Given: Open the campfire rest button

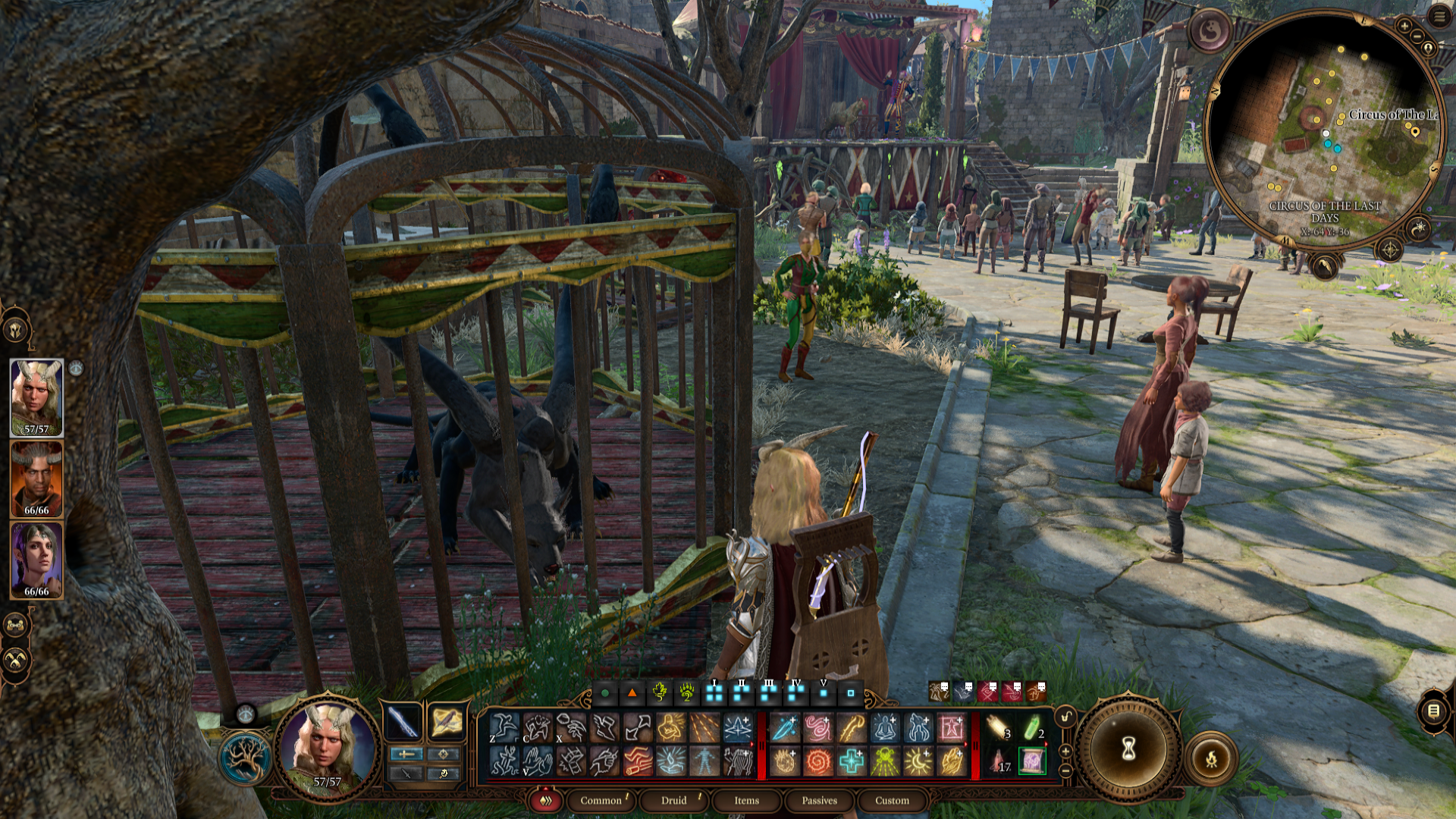Looking at the screenshot, I should 1211,758.
